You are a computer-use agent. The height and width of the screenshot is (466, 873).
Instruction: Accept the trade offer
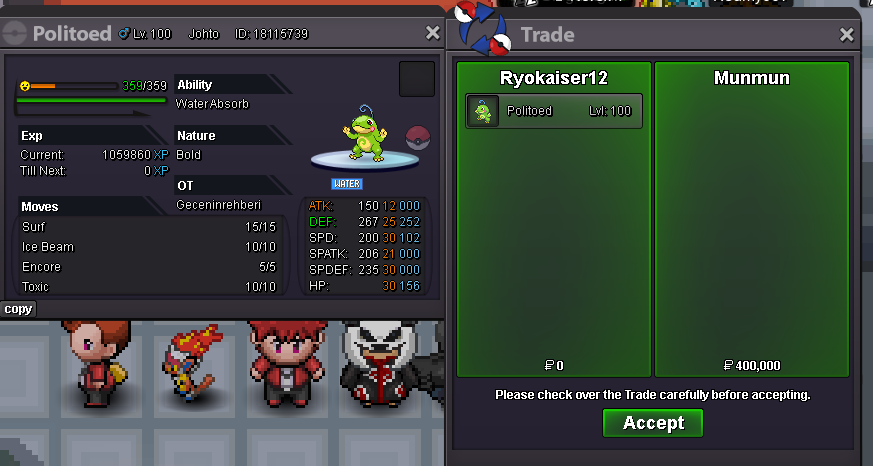(652, 423)
